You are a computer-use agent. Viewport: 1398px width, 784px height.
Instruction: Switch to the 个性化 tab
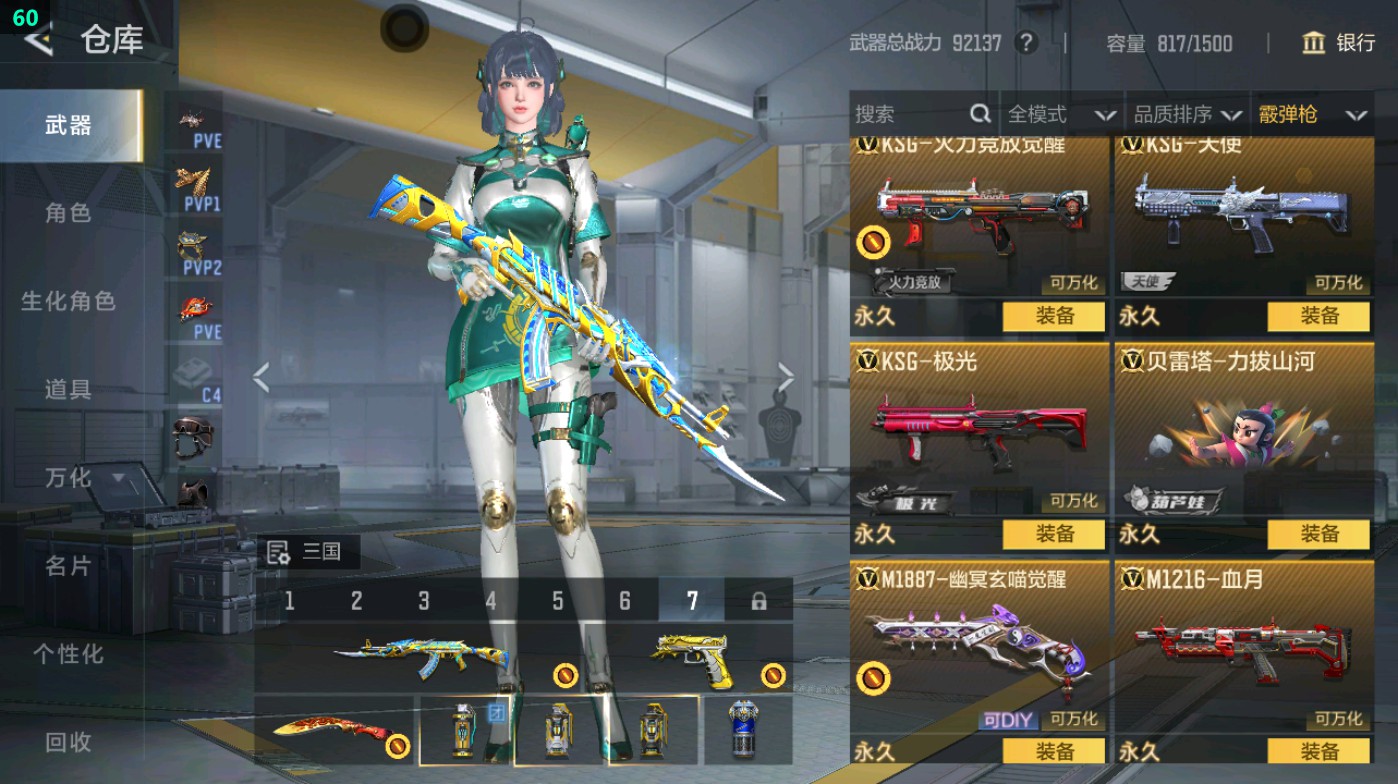[68, 654]
